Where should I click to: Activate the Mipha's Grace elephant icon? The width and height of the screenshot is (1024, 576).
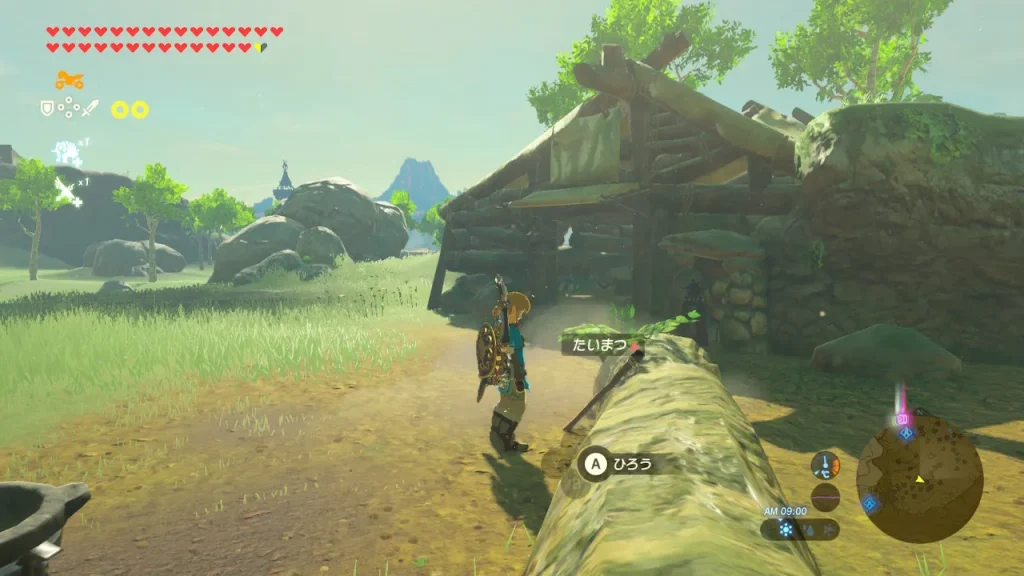[66, 153]
